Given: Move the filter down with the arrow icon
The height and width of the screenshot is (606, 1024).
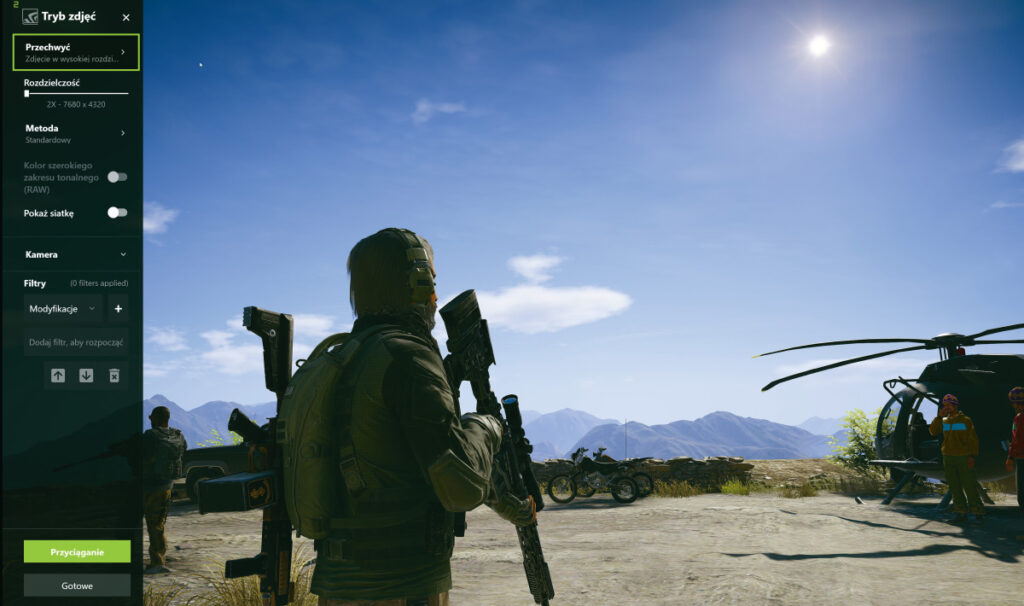Looking at the screenshot, I should coord(86,375).
